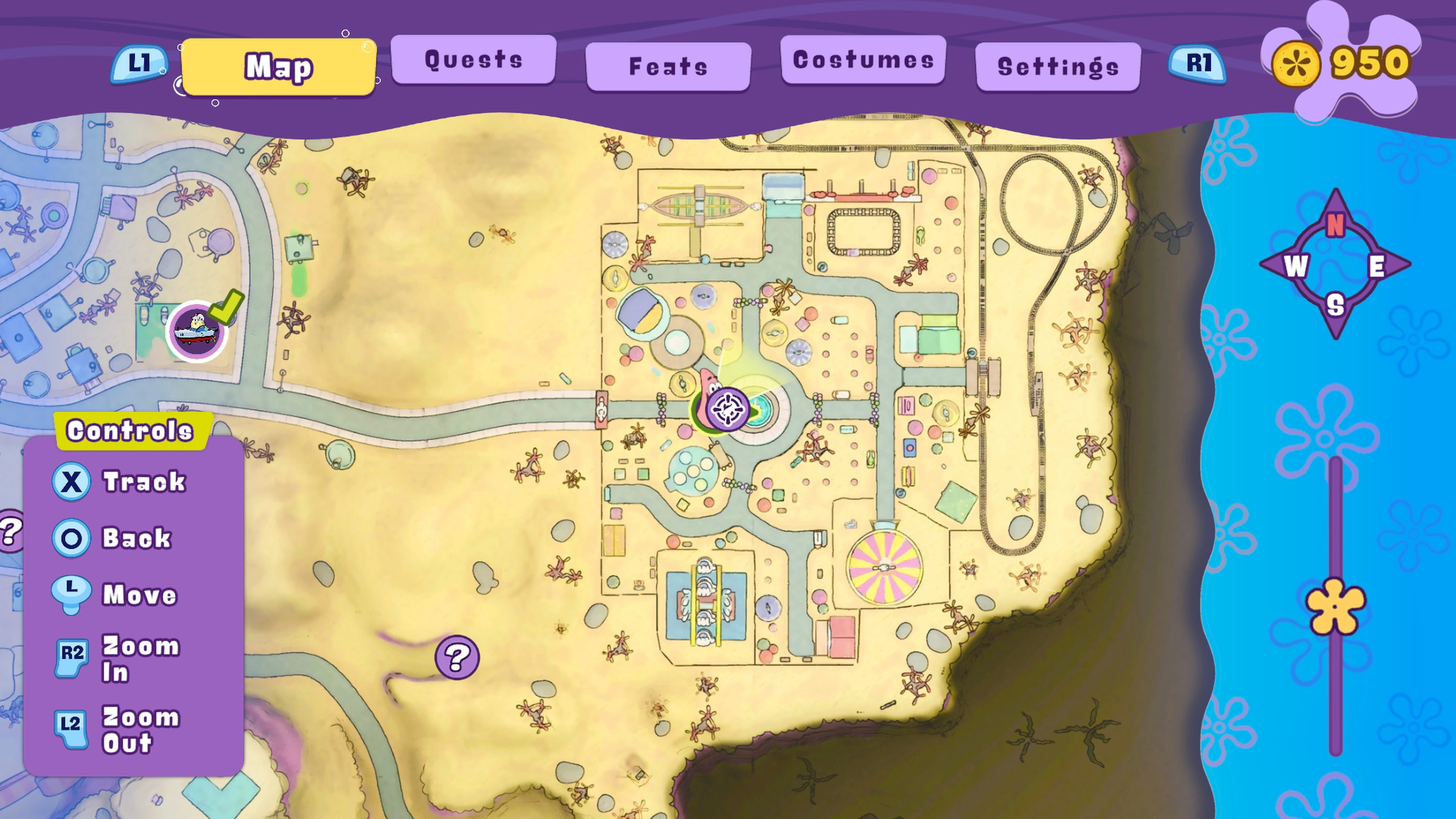Image resolution: width=1456 pixels, height=819 pixels.
Task: Adjust the flower zoom slider handle
Action: [x=1335, y=607]
